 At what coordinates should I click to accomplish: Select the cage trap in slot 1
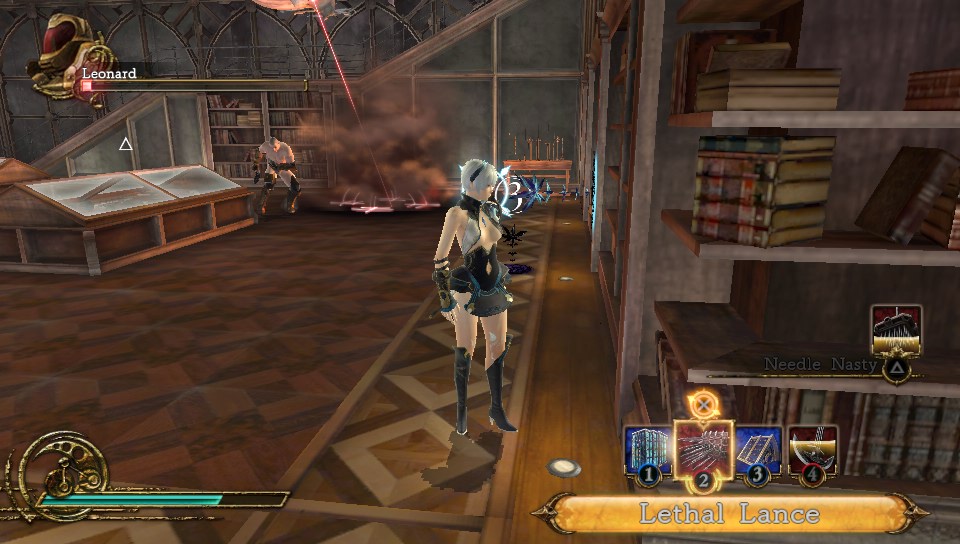click(x=646, y=452)
